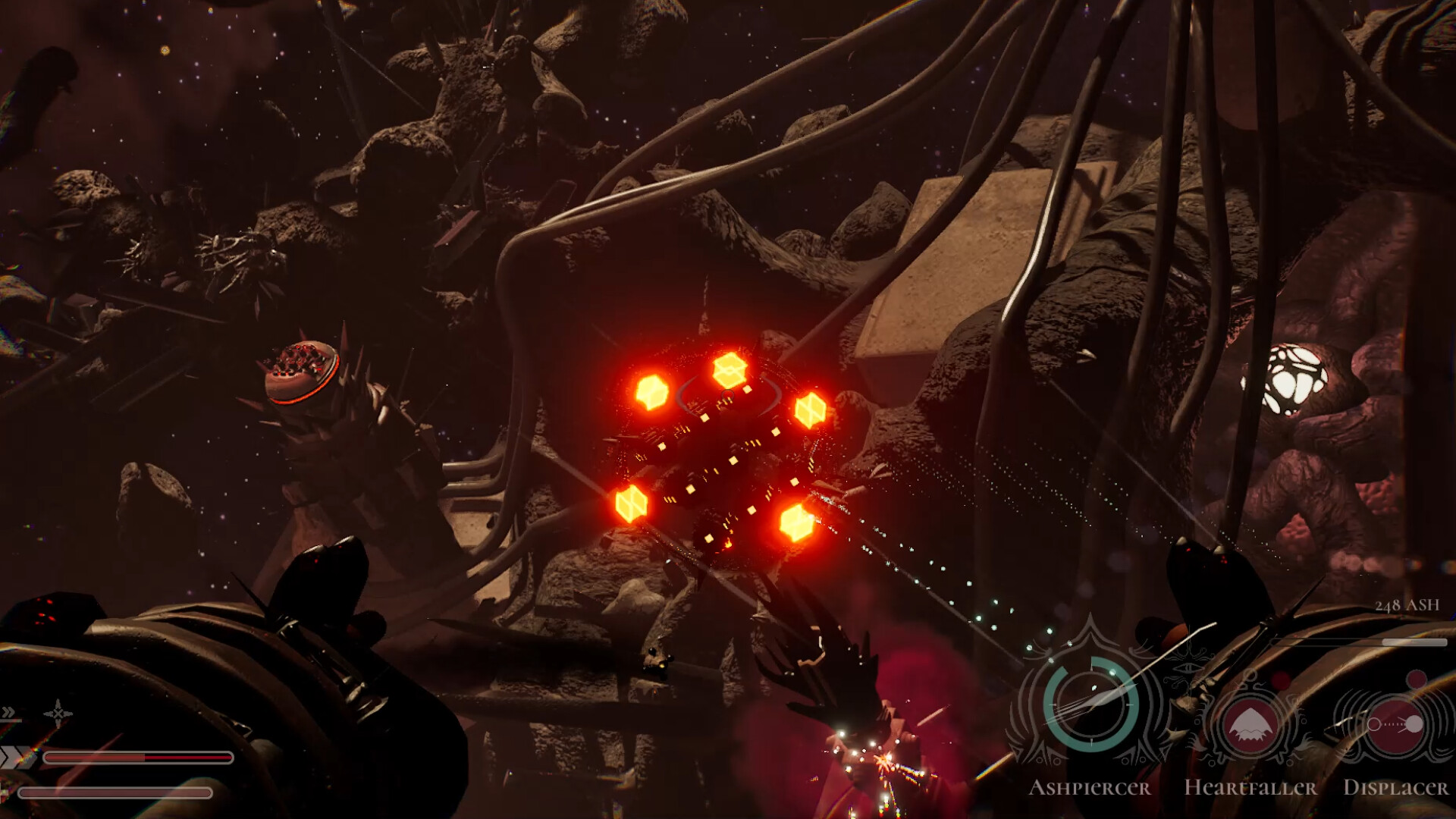This screenshot has height=819, width=1456.
Task: Expand the upward arrow of the directional cross
Action: pyautogui.click(x=58, y=703)
